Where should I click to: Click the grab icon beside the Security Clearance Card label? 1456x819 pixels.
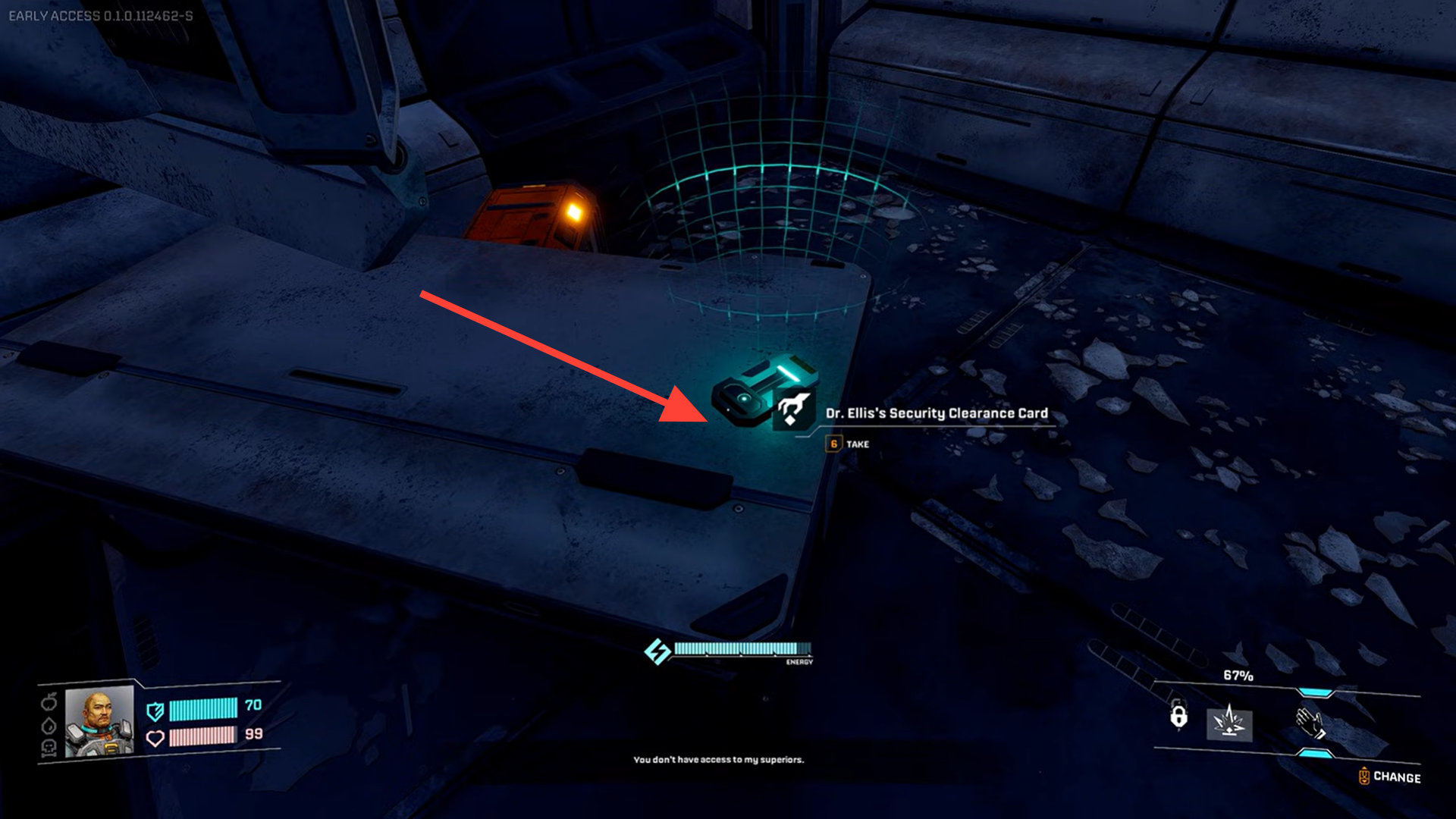(793, 409)
